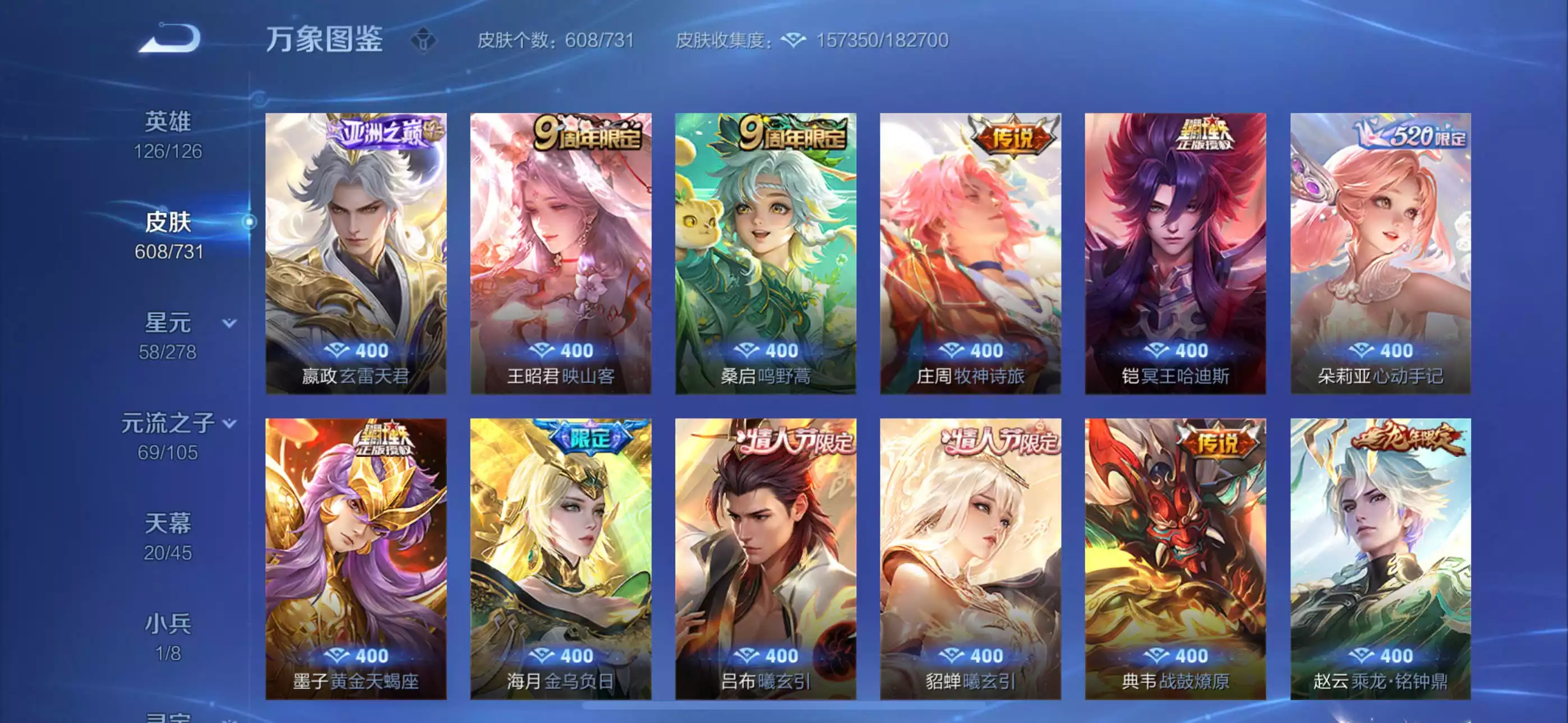
Task: Expand the 星元 dropdown arrow
Action: pos(229,323)
